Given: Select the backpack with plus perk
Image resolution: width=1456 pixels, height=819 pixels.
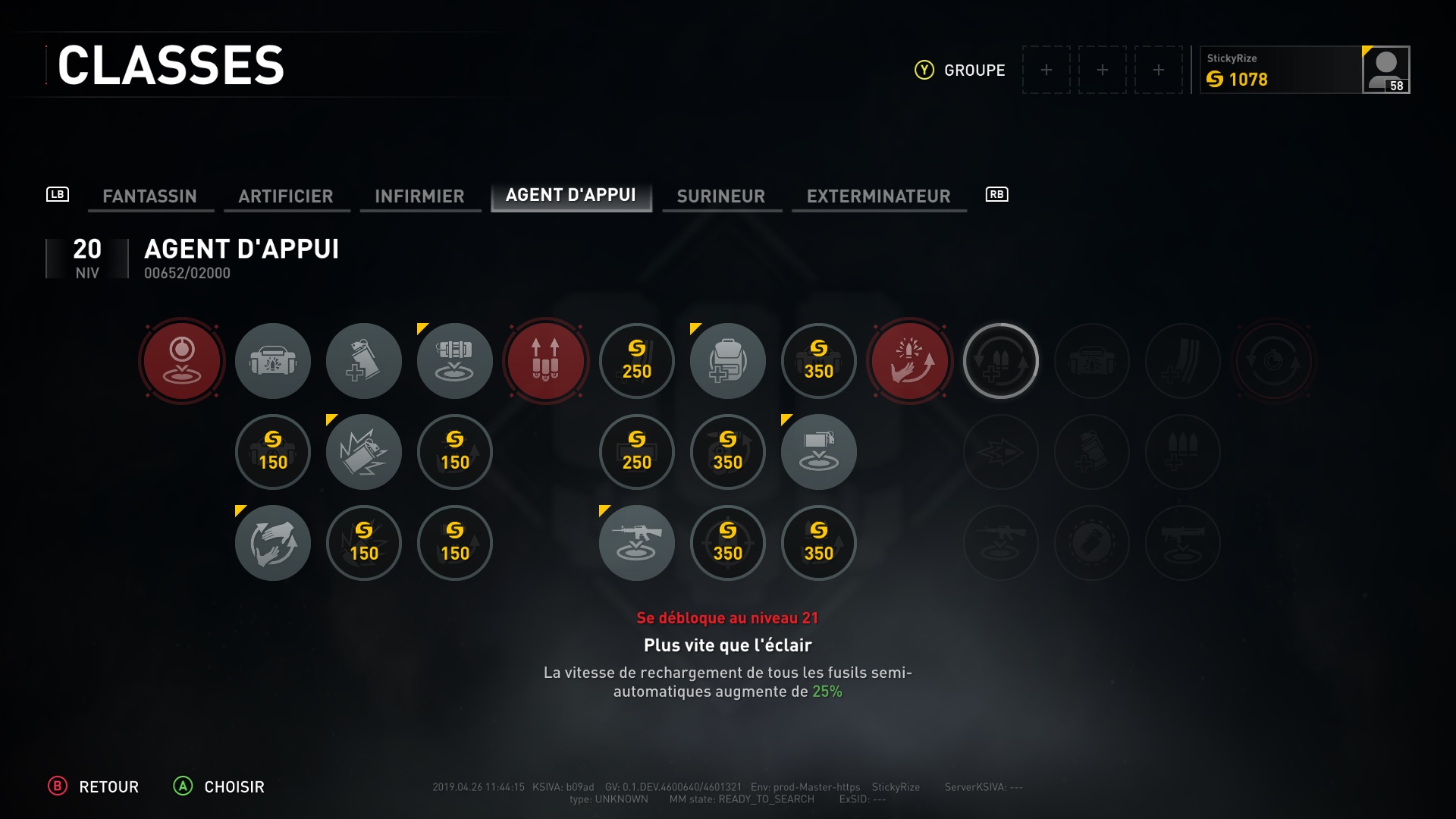Looking at the screenshot, I should tap(728, 361).
